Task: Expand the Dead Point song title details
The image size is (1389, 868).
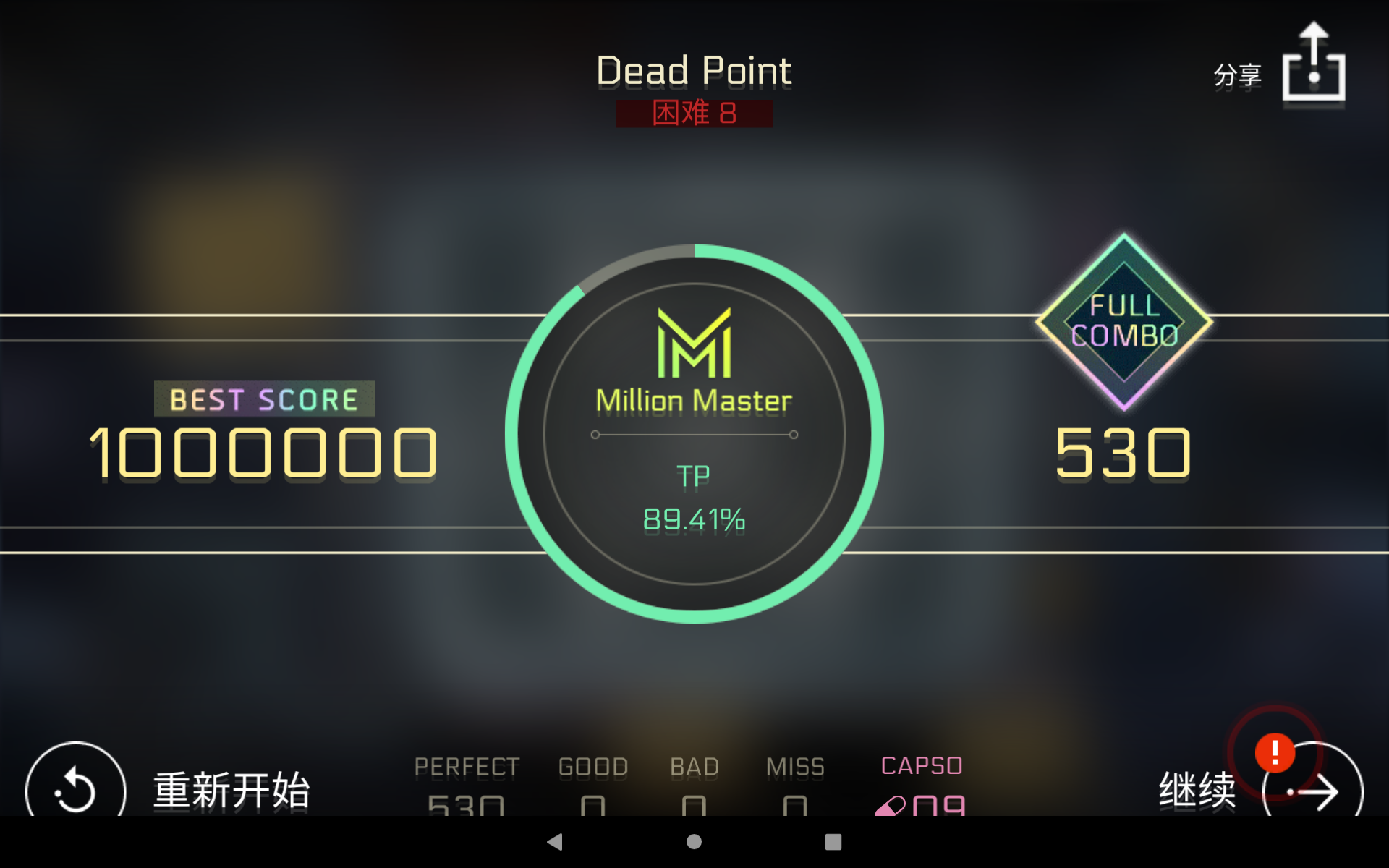Action: click(693, 70)
